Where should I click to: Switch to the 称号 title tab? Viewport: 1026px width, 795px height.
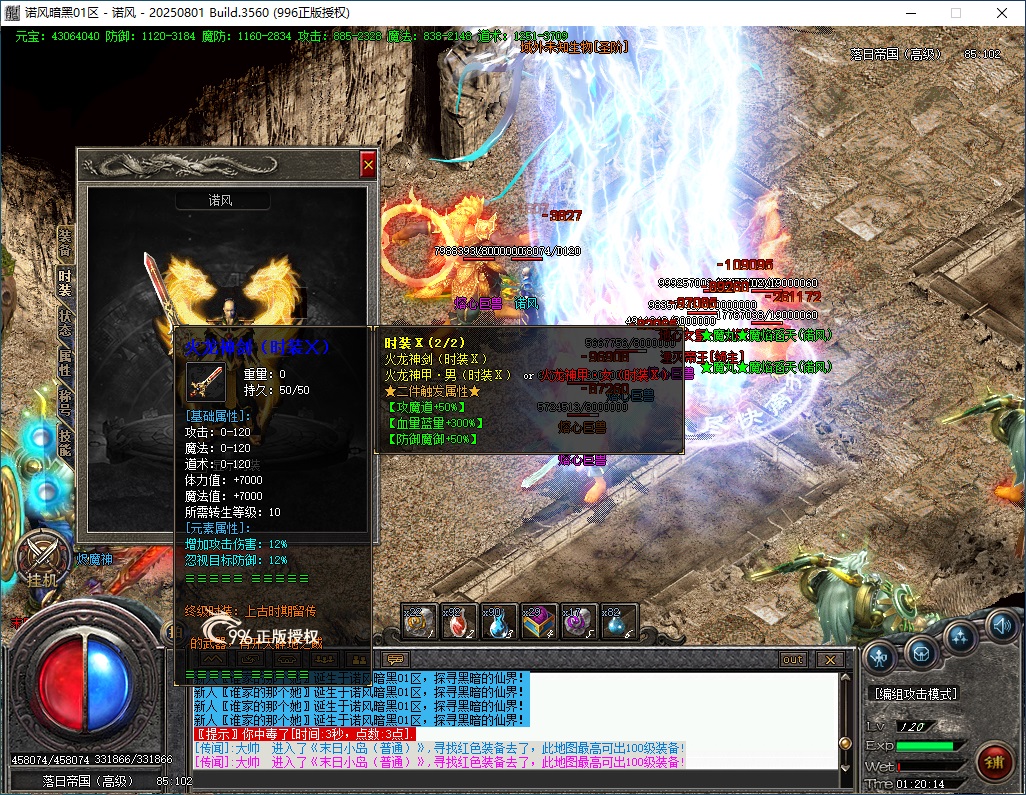coord(65,402)
